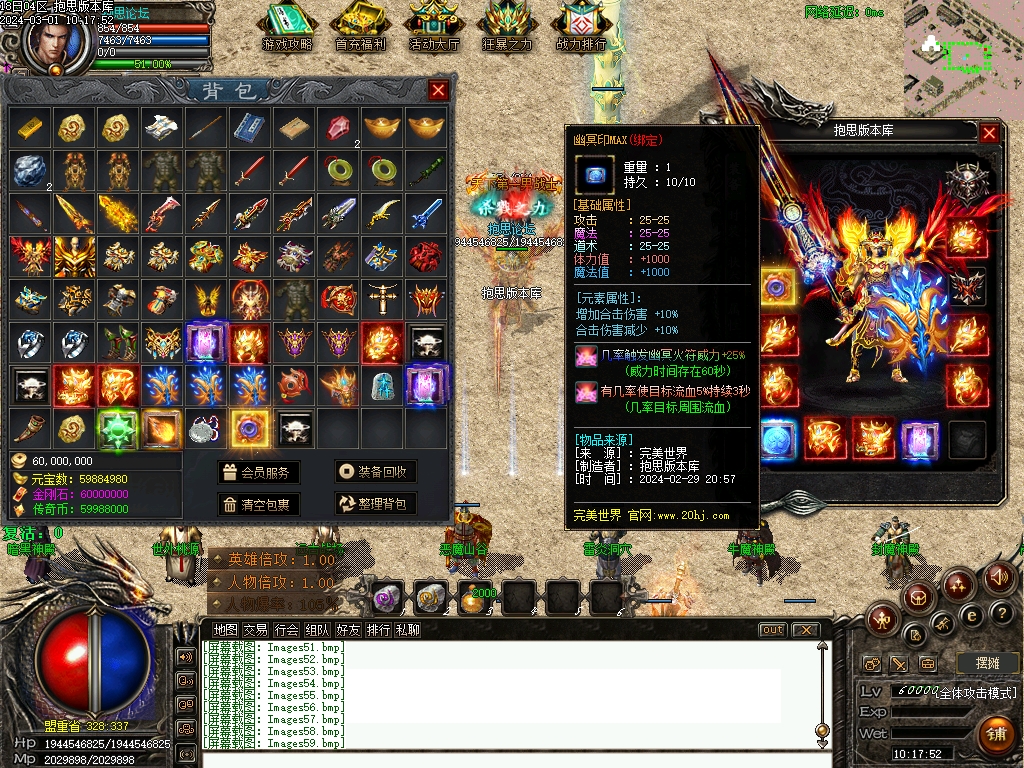Open the 活动大厅 event hall
The height and width of the screenshot is (768, 1024).
tap(434, 27)
